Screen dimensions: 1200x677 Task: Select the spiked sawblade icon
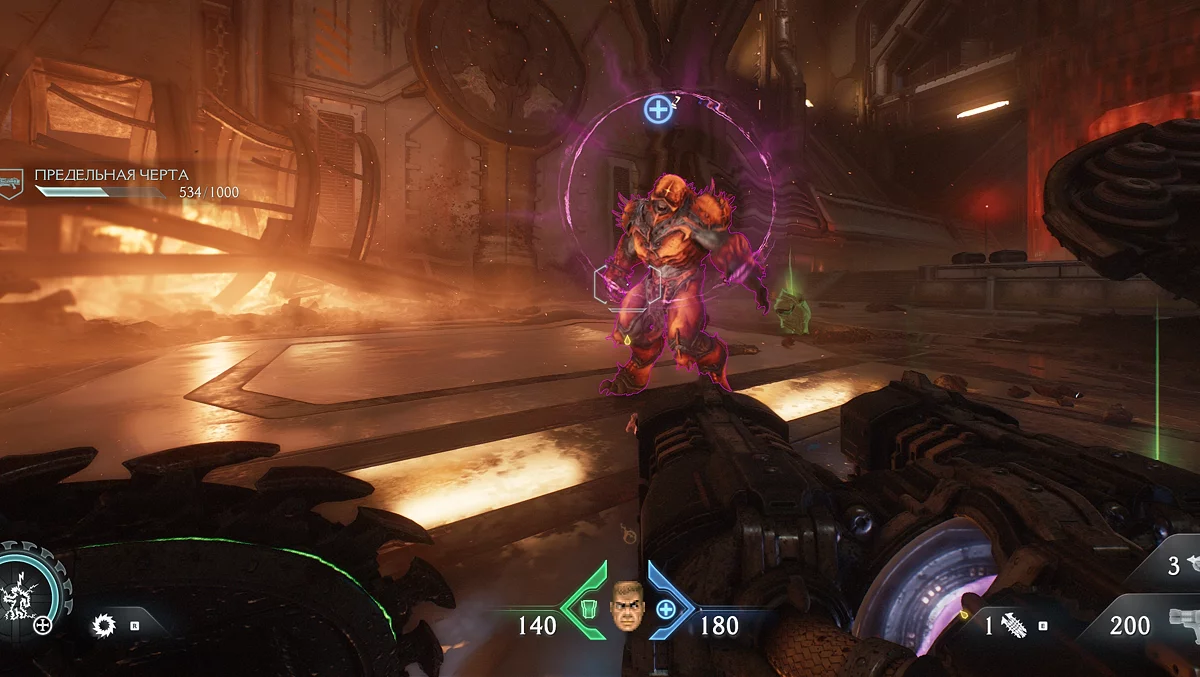click(101, 626)
